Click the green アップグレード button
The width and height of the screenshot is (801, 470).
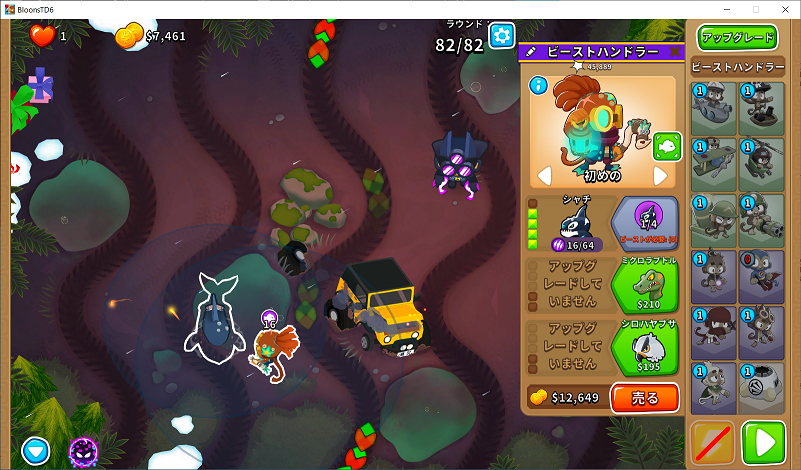[x=738, y=38]
